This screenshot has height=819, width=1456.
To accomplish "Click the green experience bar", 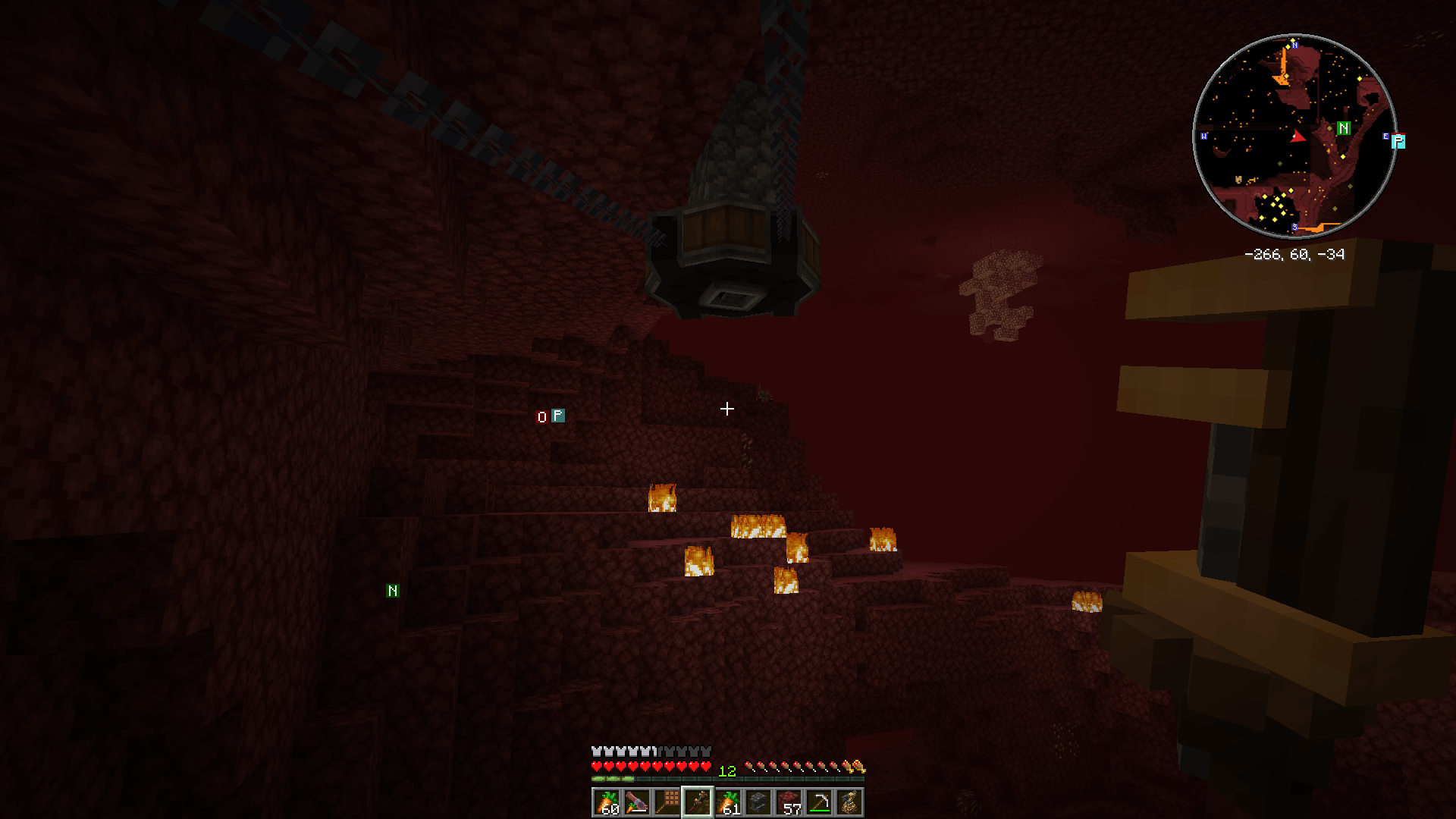I will (613, 779).
